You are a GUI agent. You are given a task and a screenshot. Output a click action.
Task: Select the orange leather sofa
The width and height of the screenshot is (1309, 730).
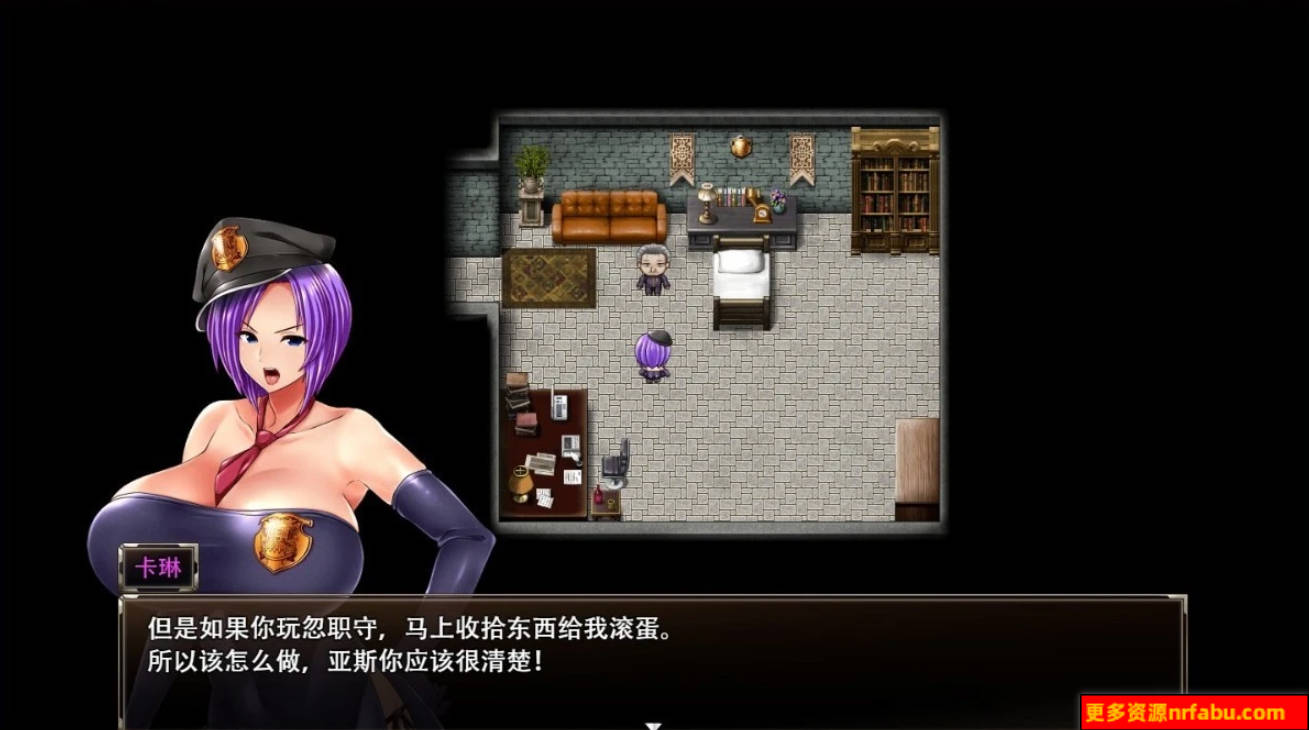coord(606,215)
